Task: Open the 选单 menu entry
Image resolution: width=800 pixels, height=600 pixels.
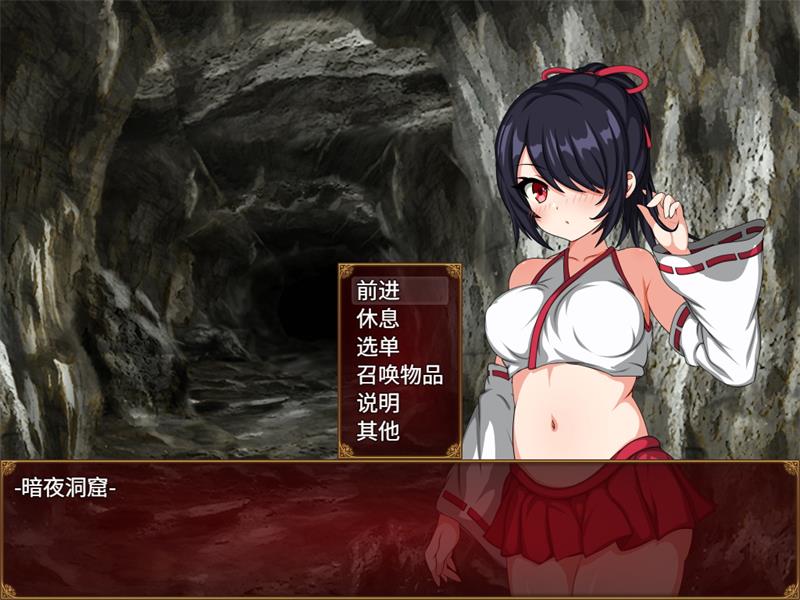Action: click(378, 347)
